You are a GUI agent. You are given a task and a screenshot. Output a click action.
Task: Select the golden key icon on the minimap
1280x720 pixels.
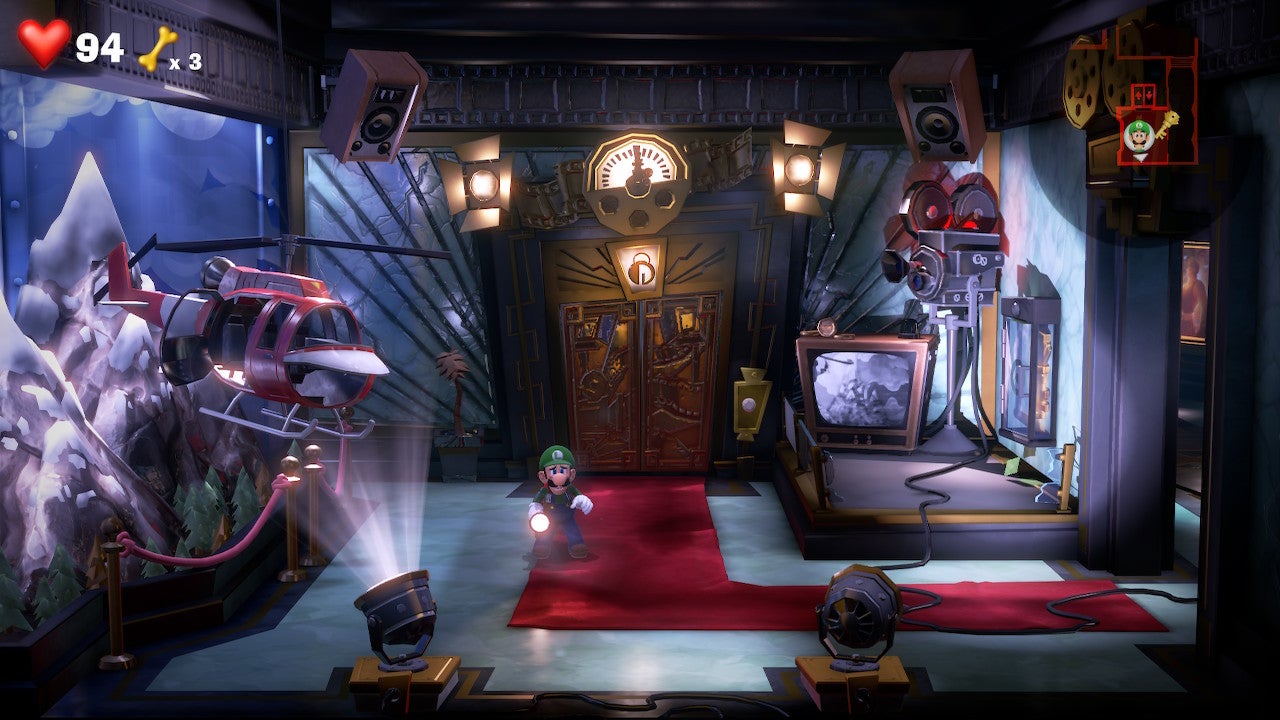pyautogui.click(x=1166, y=126)
